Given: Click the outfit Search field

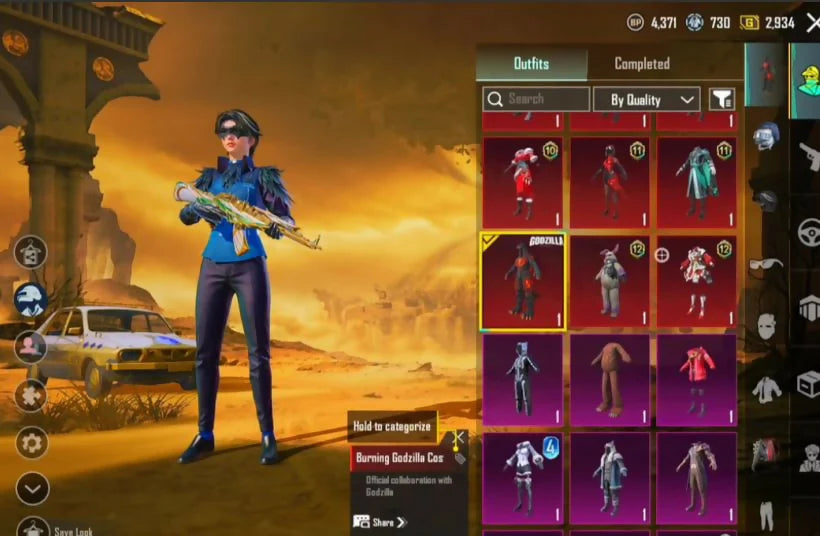Looking at the screenshot, I should (536, 99).
